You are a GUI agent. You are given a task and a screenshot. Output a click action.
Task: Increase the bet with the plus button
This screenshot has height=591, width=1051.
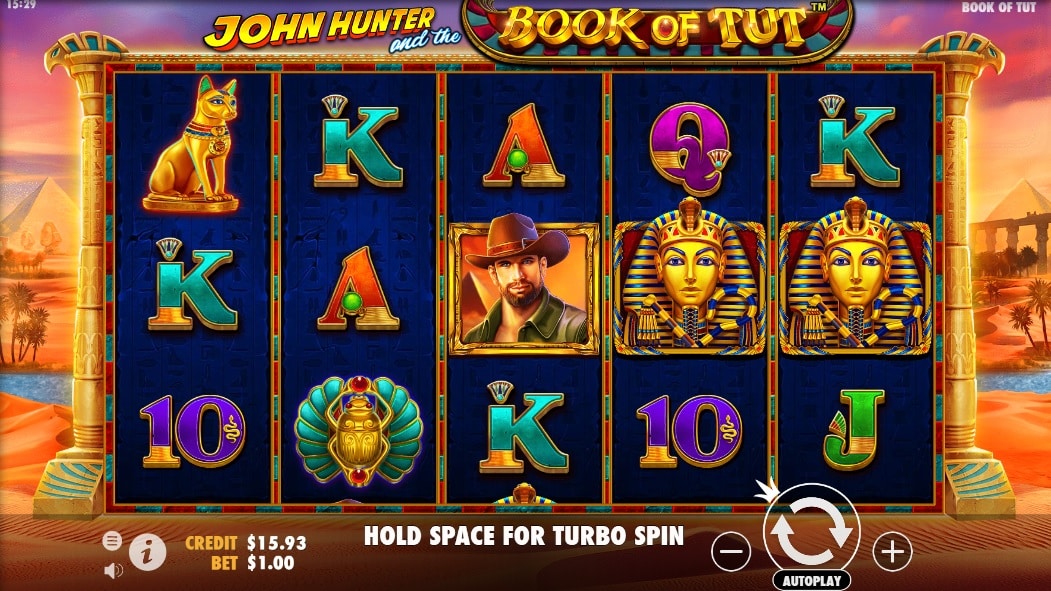click(x=891, y=550)
